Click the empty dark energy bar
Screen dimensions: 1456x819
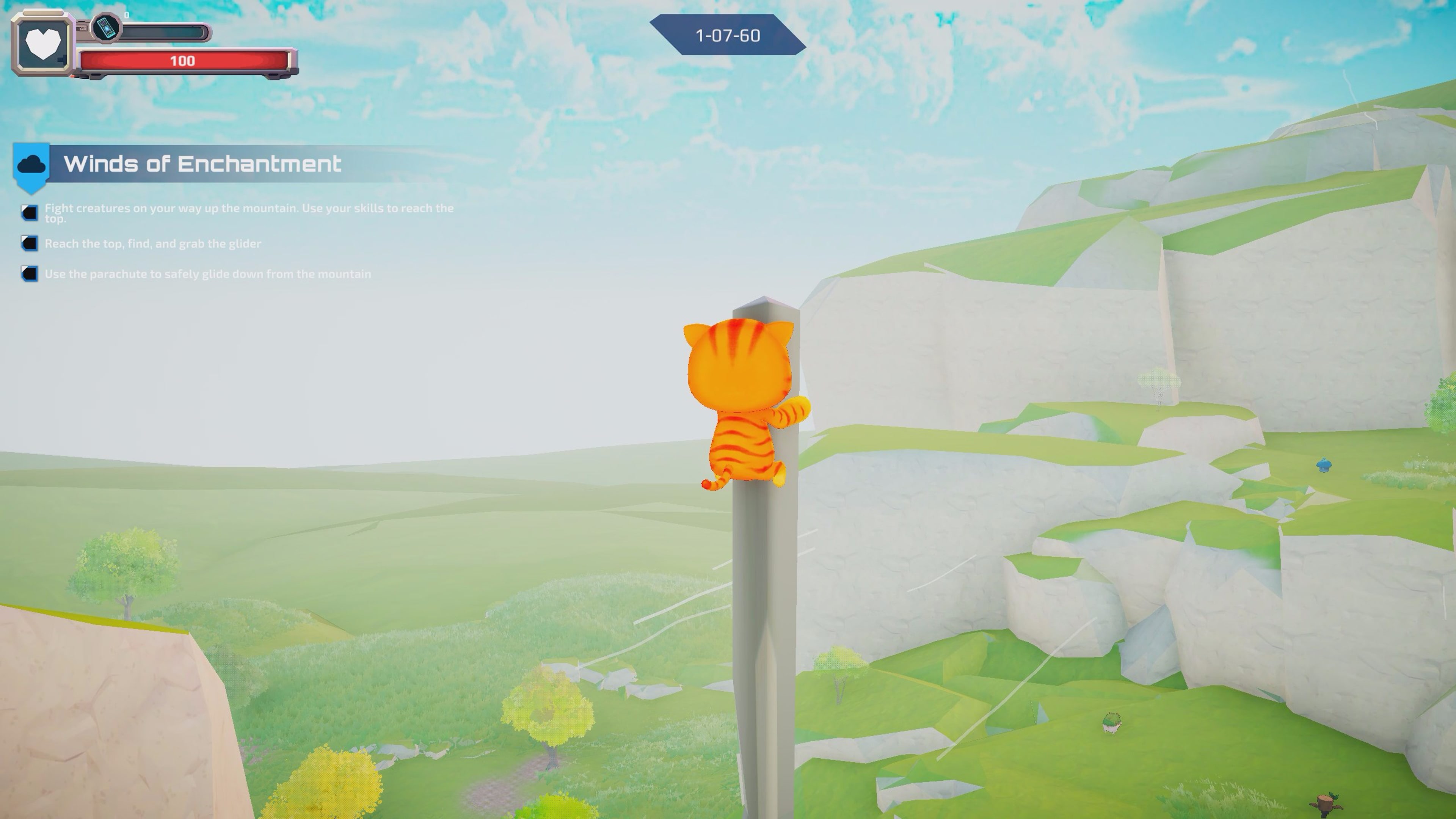pos(164,31)
